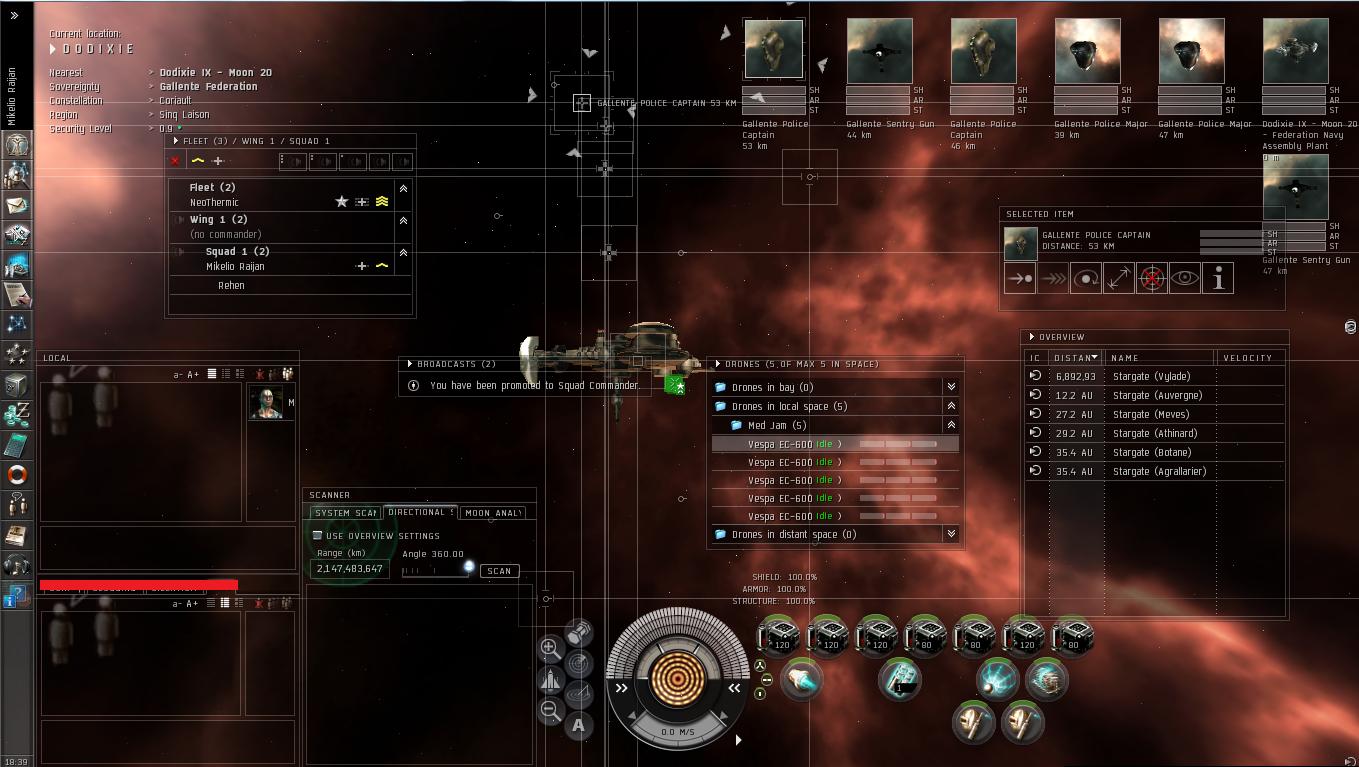The width and height of the screenshot is (1359, 767).
Task: Click the eye 'look at' button
Action: click(1185, 279)
